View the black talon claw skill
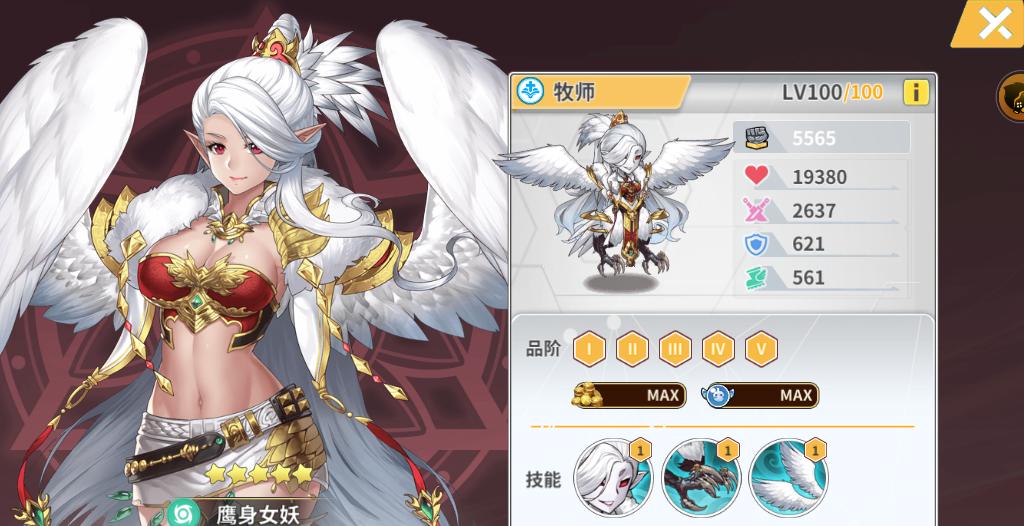 (x=700, y=477)
